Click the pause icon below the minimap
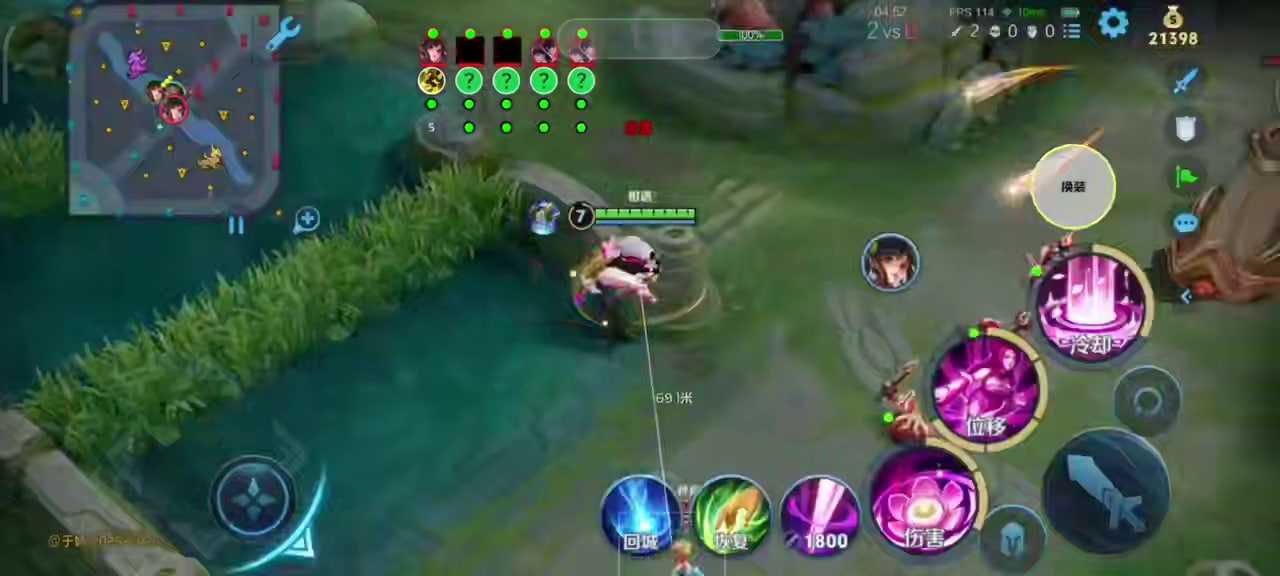 [236, 226]
